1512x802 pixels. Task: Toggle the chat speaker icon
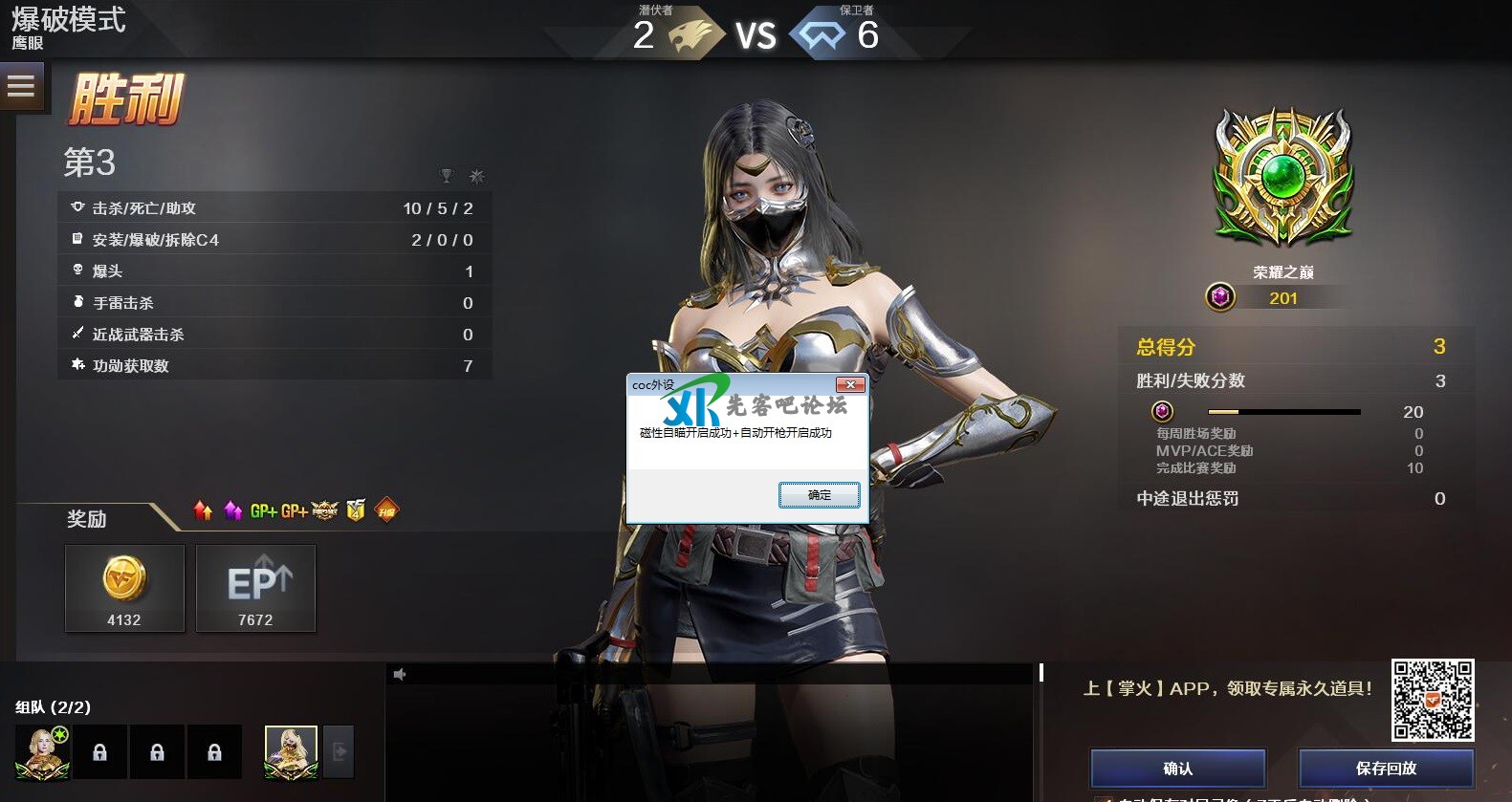400,675
